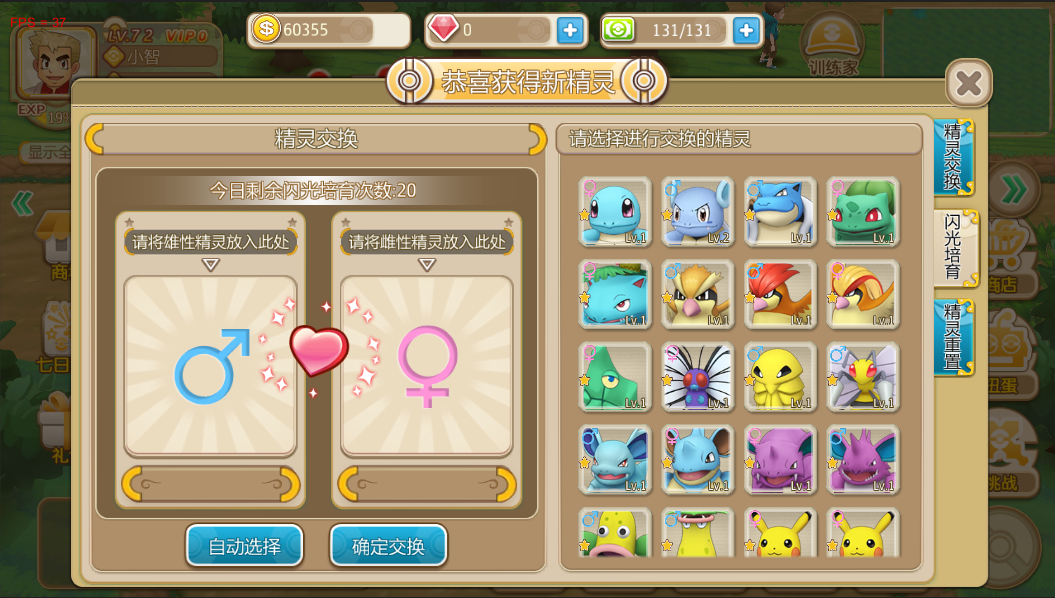The height and width of the screenshot is (598, 1055).
Task: Choose the male sprite slot
Action: pos(210,366)
